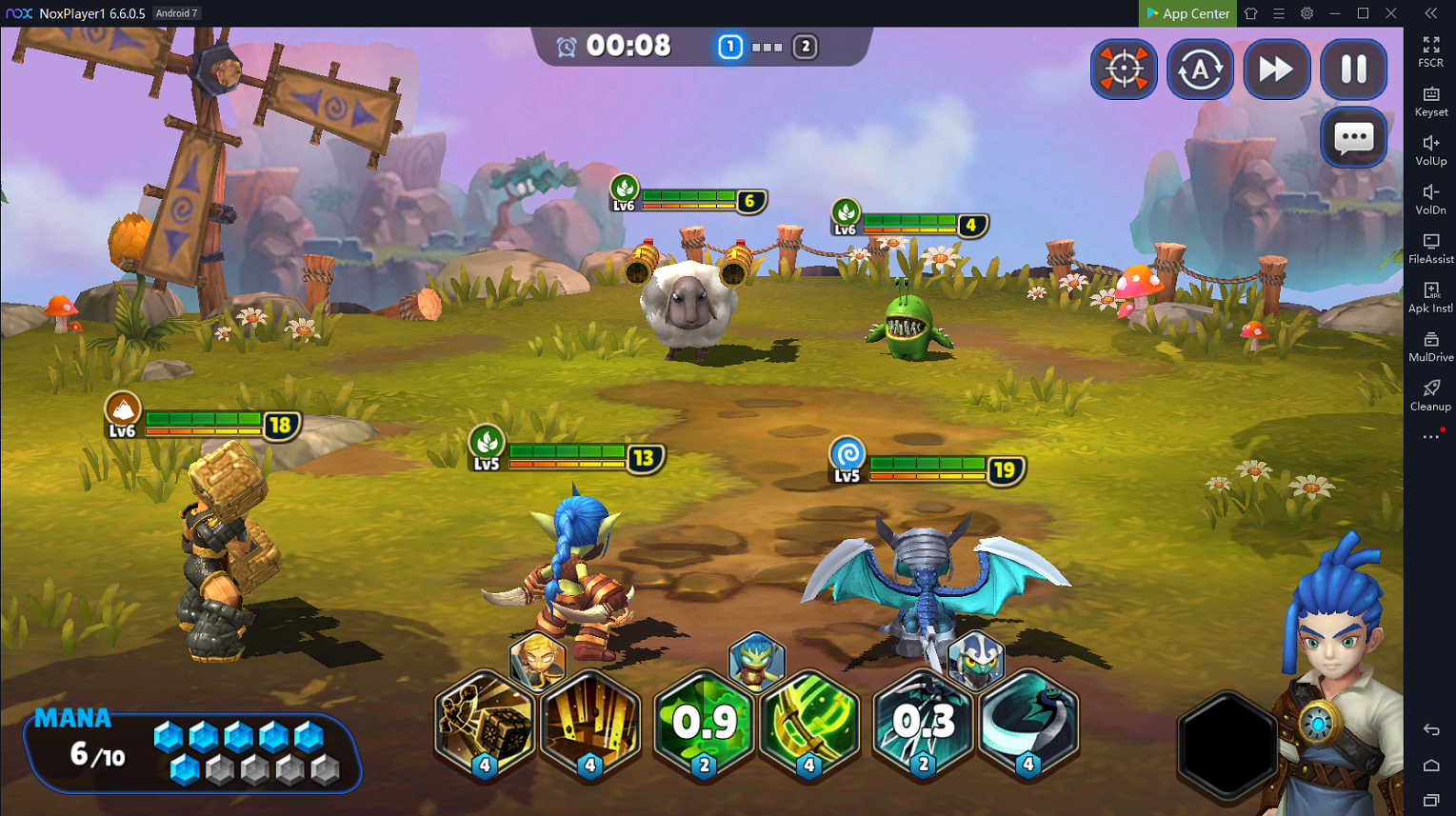The image size is (1456, 816).
Task: Cast the golden pillars earth skill
Action: tap(590, 724)
